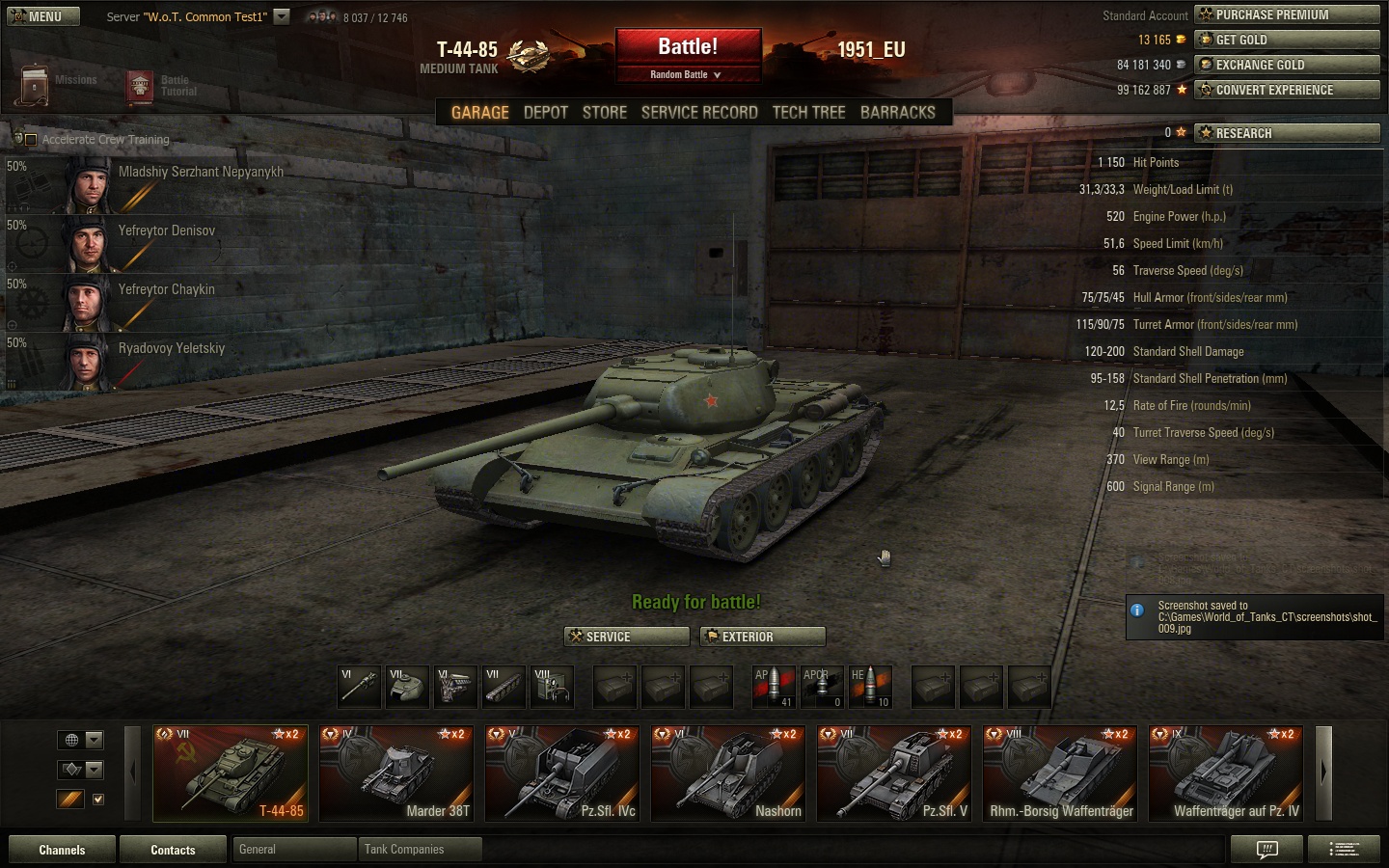Open the EXTERIOR customization
This screenshot has width=1389, height=868.
[x=763, y=637]
